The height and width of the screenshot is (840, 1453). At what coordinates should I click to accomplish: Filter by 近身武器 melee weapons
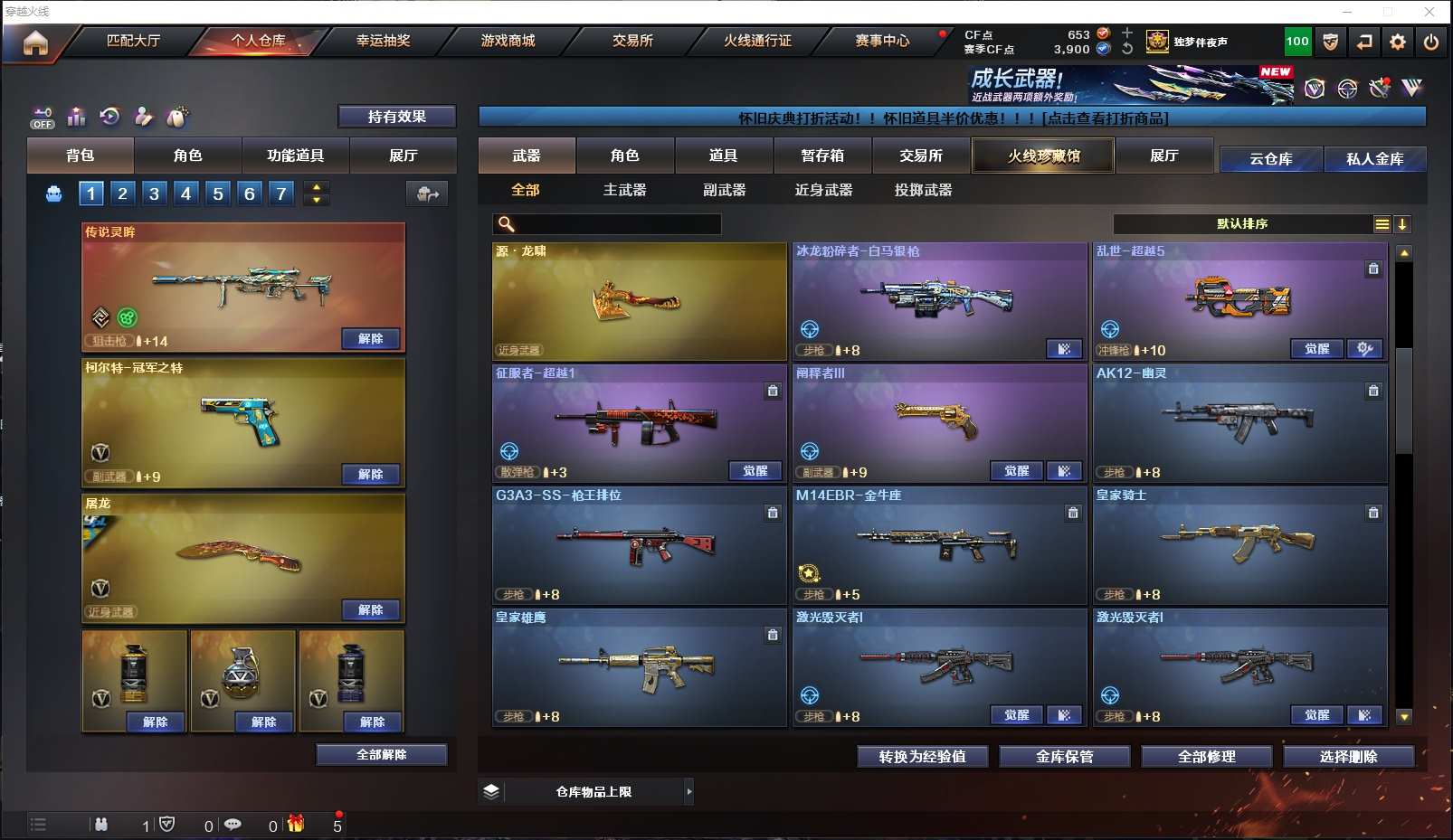click(x=823, y=190)
